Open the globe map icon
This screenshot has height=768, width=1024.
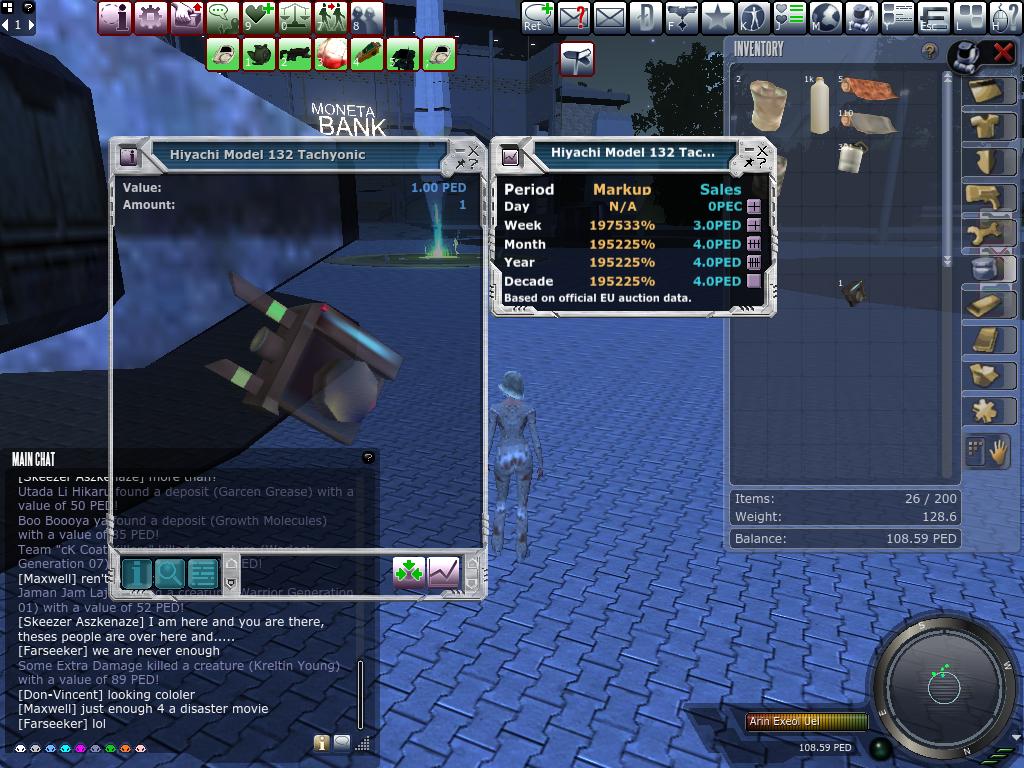pyautogui.click(x=826, y=18)
